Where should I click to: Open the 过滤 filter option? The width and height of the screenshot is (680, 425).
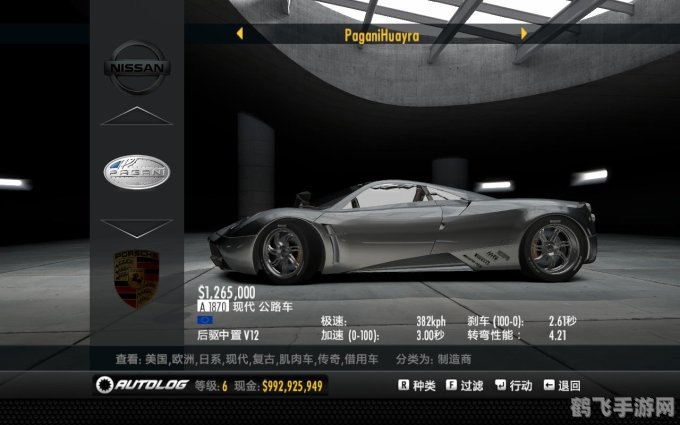[465, 385]
